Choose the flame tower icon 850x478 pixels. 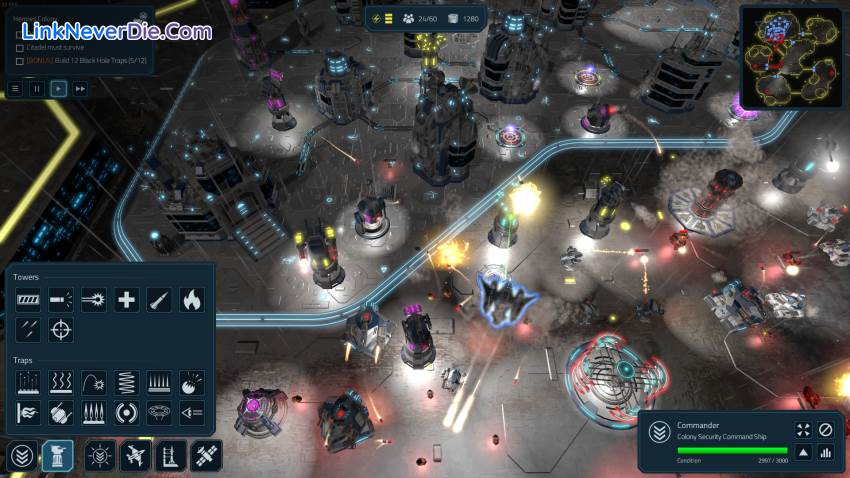(191, 298)
